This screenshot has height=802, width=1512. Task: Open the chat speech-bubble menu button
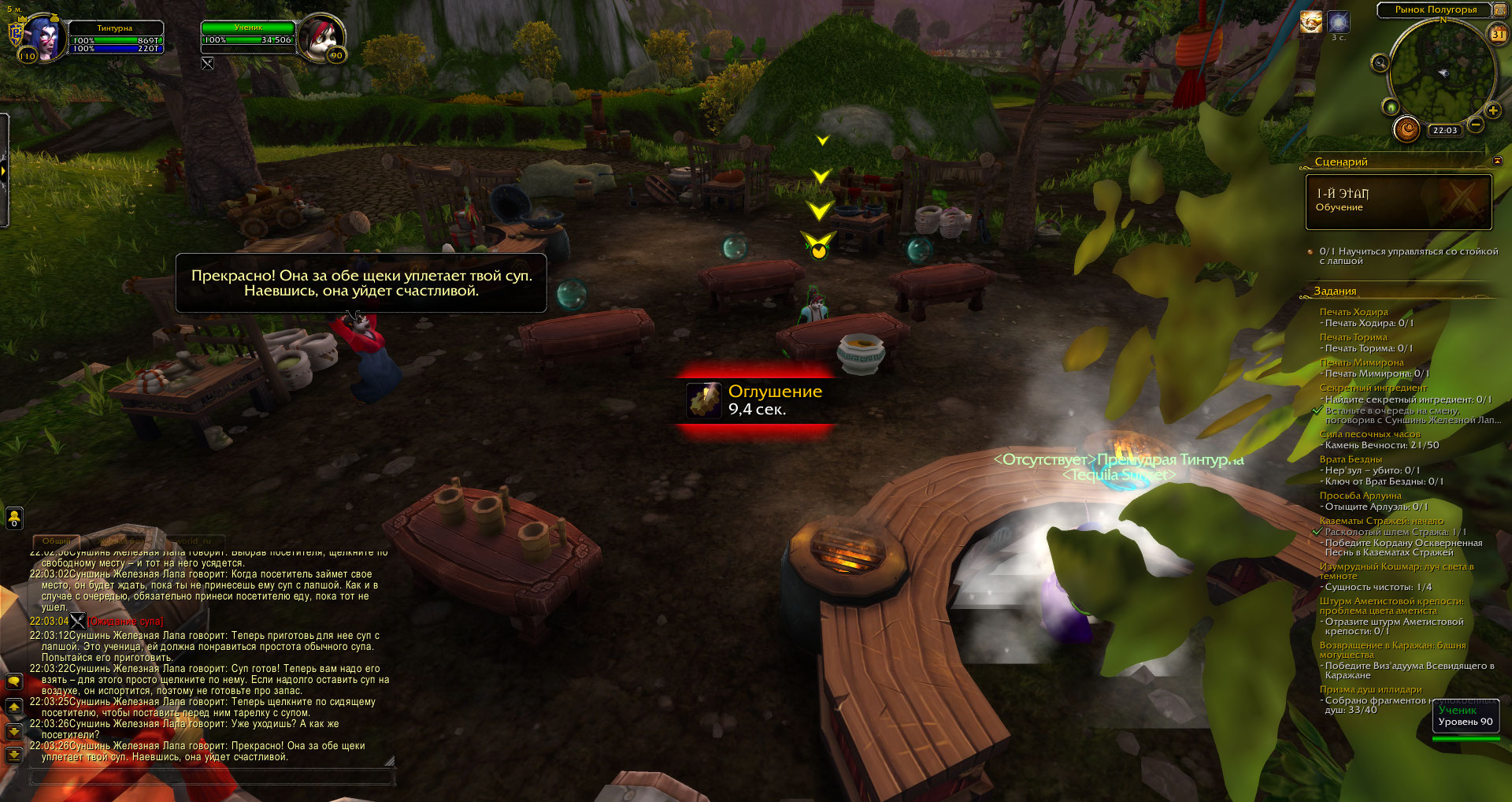click(x=14, y=681)
